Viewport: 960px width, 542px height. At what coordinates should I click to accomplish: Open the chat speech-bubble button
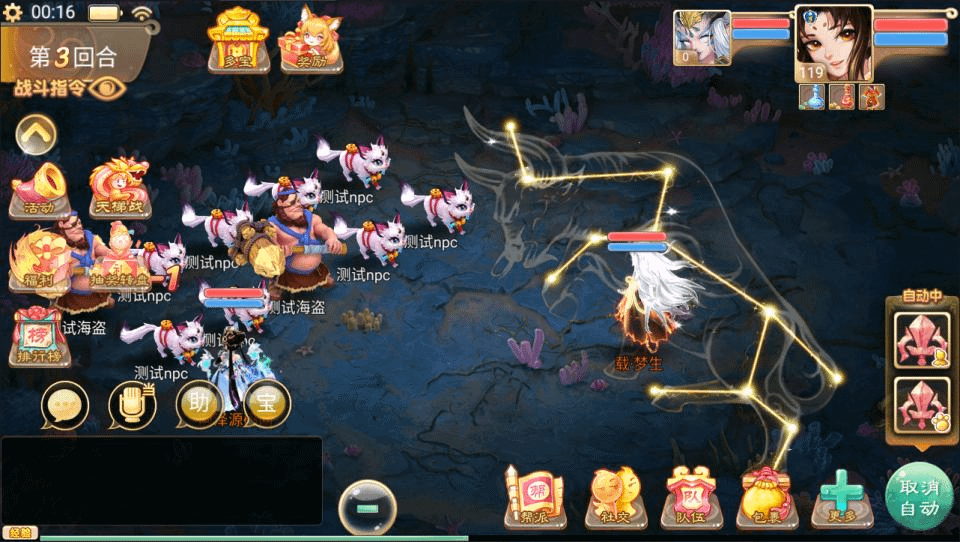tap(65, 406)
